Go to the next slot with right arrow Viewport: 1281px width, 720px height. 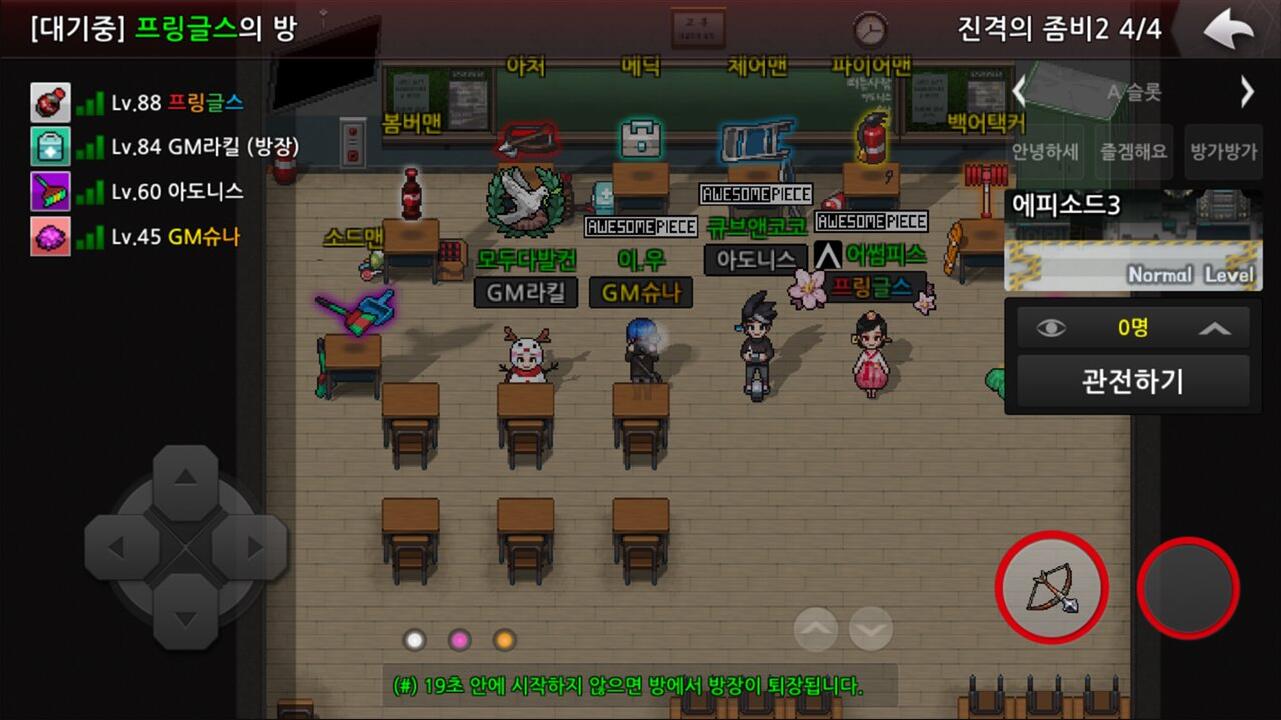[x=1247, y=93]
